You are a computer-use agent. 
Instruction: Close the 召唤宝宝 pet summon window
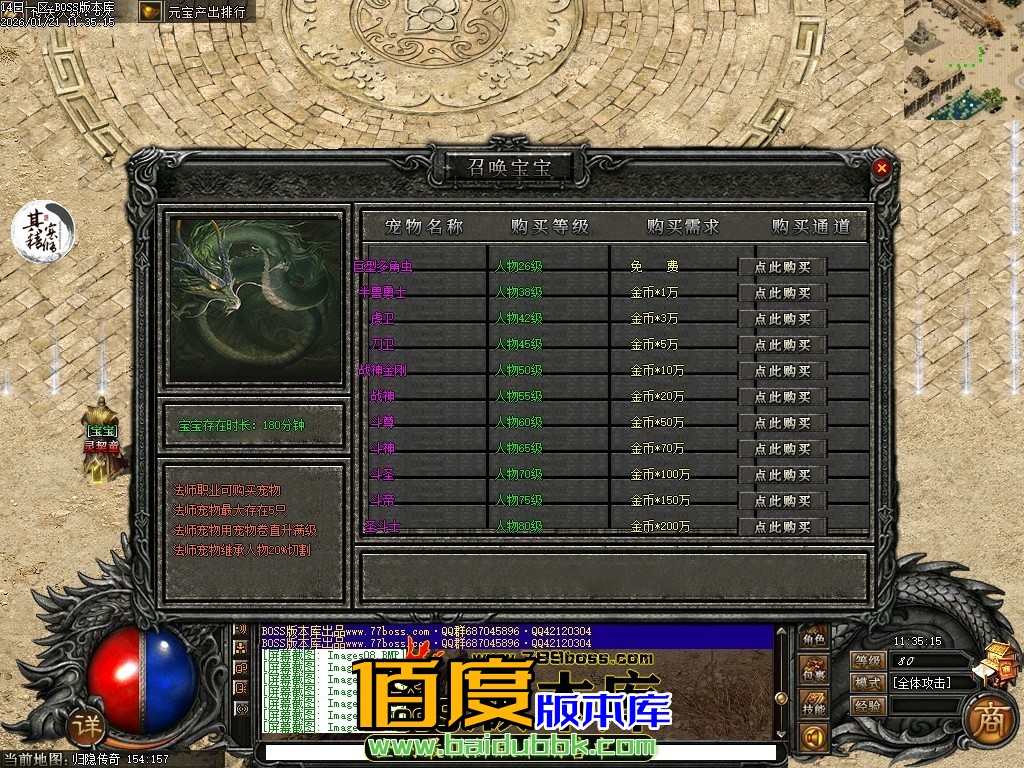pos(881,168)
